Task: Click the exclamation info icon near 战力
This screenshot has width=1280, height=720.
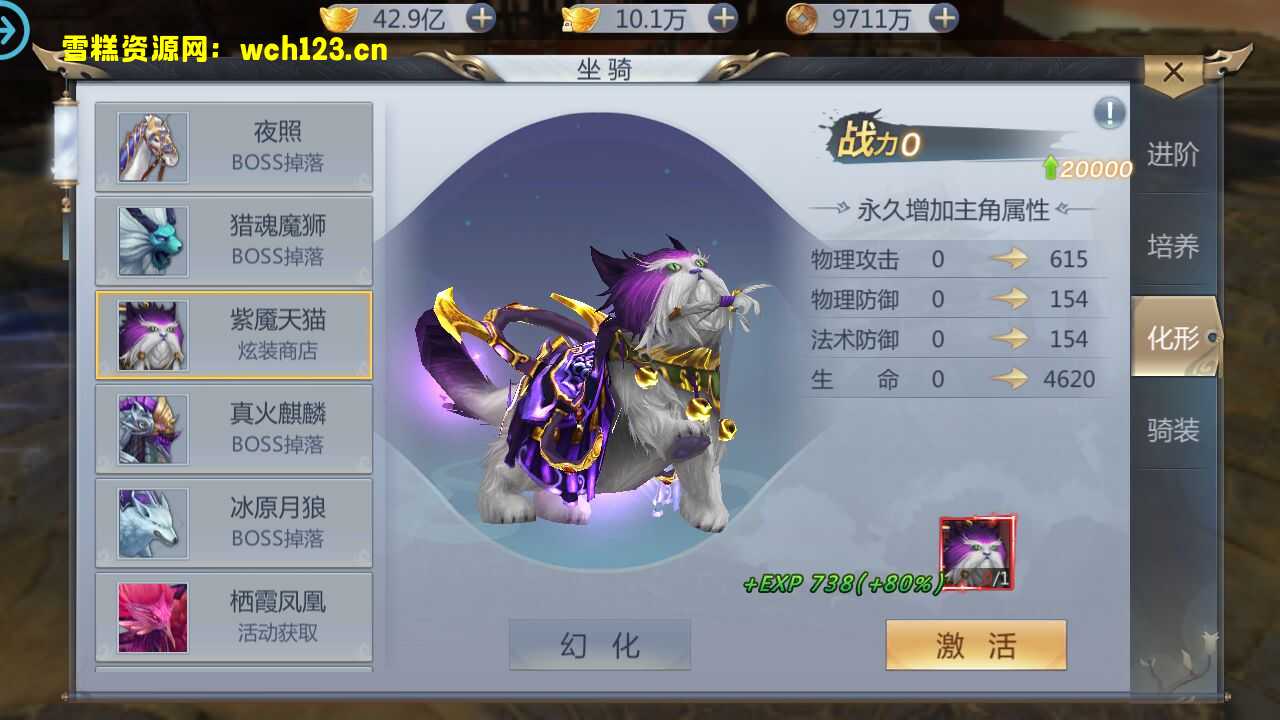Action: pyautogui.click(x=1108, y=113)
